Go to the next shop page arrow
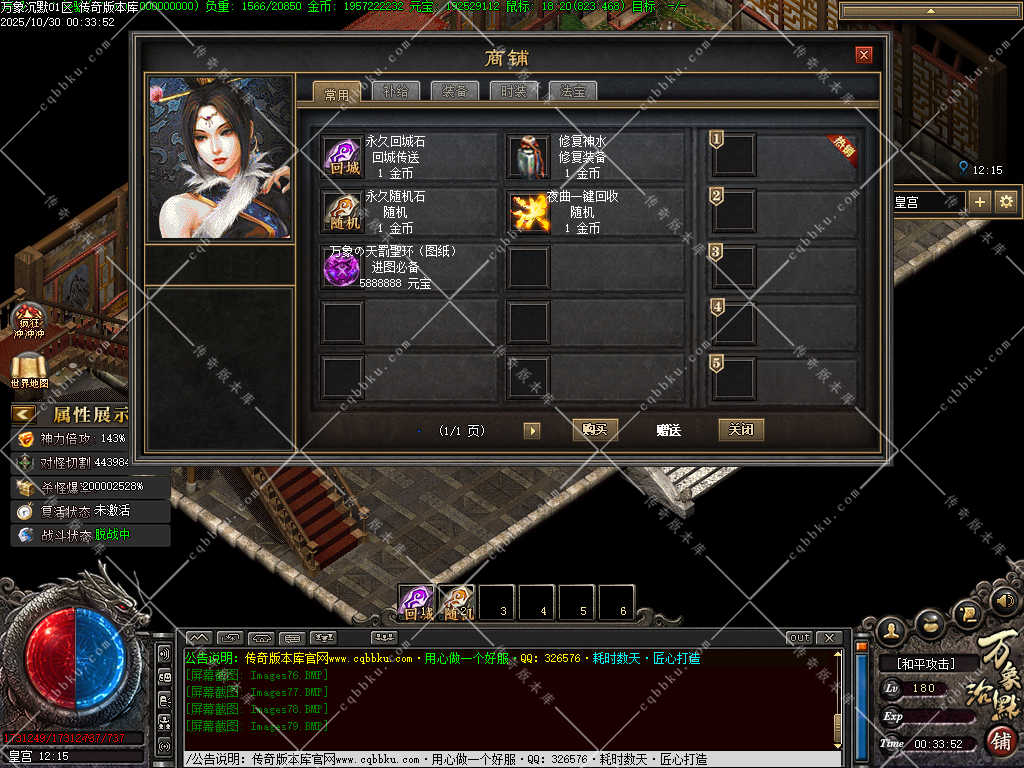 tap(532, 430)
